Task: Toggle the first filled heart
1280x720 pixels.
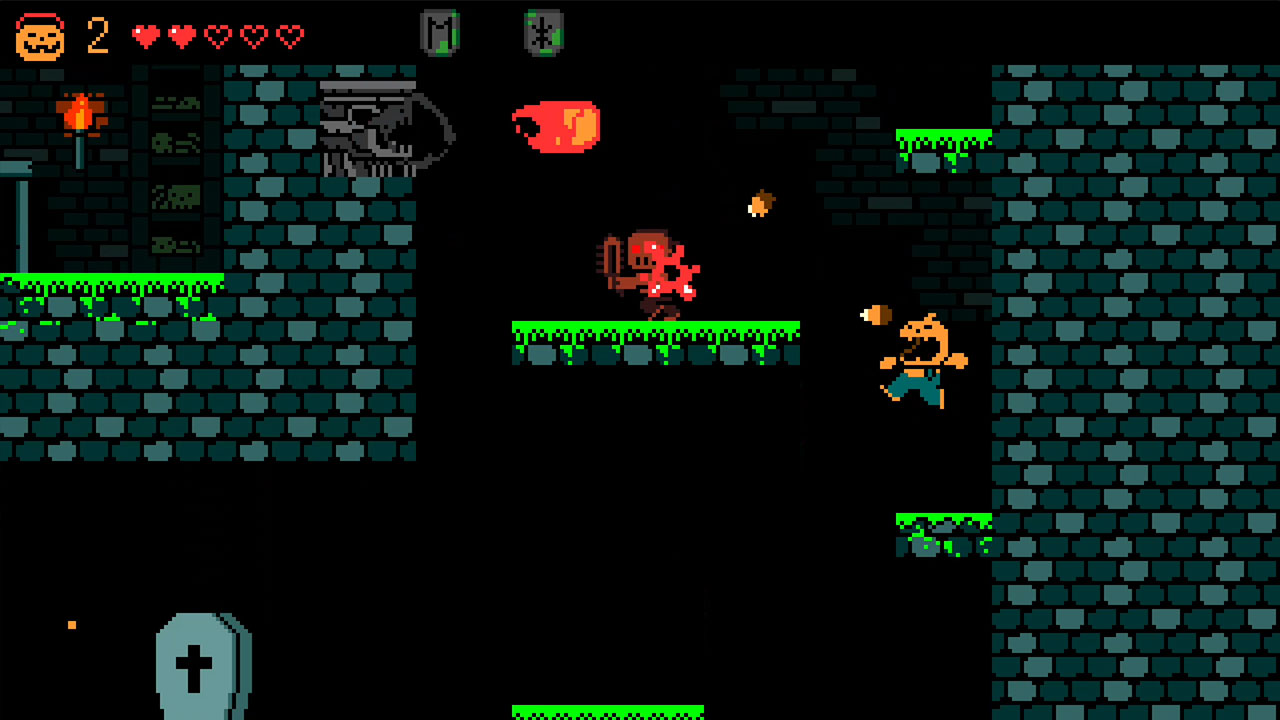Action: point(146,33)
